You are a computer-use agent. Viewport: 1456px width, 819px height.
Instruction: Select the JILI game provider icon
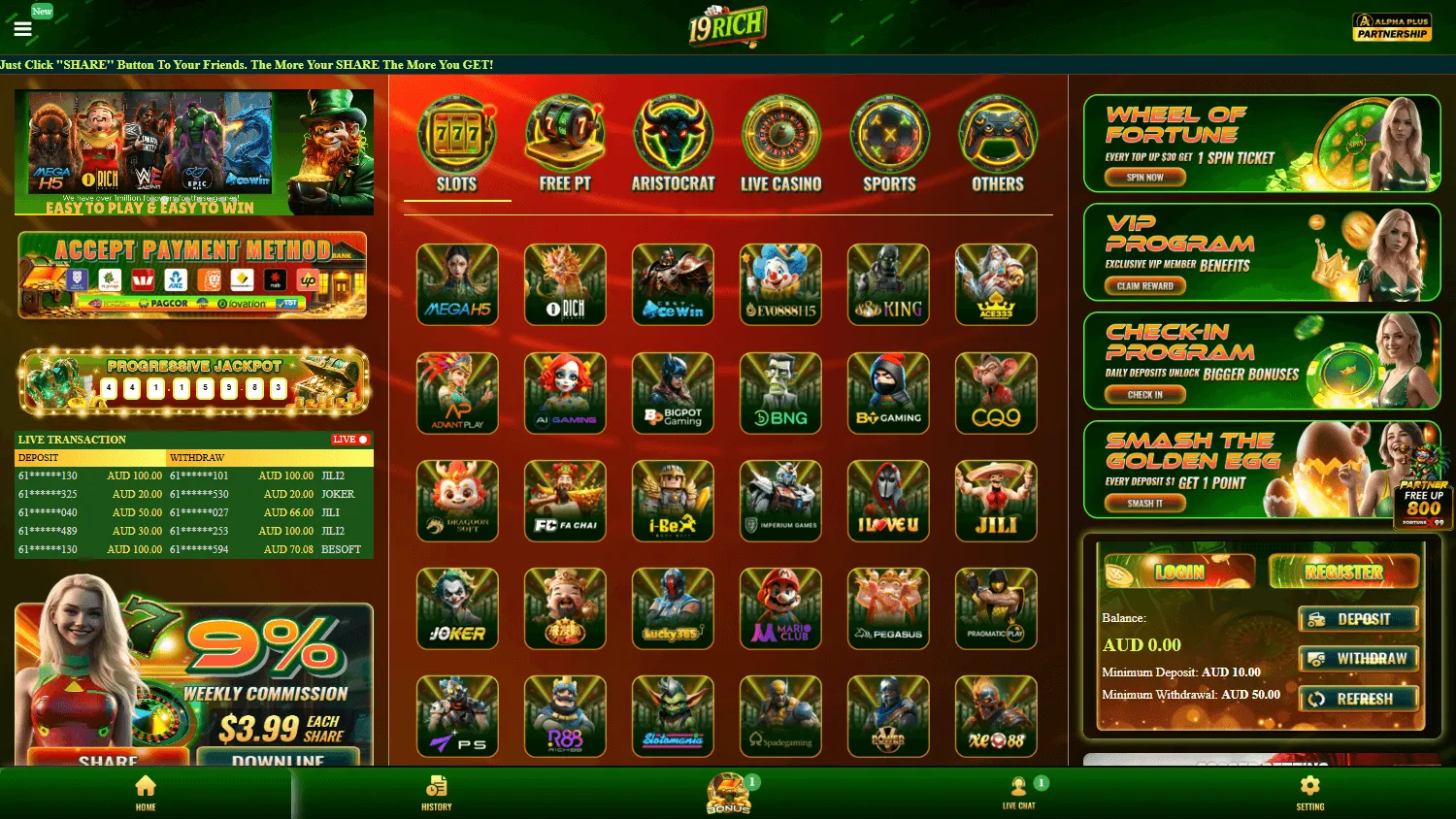[996, 501]
